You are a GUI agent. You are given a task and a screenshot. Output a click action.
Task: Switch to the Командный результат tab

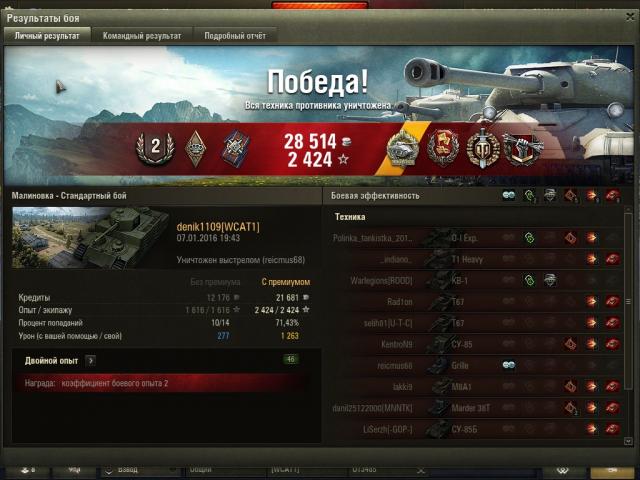tap(142, 35)
